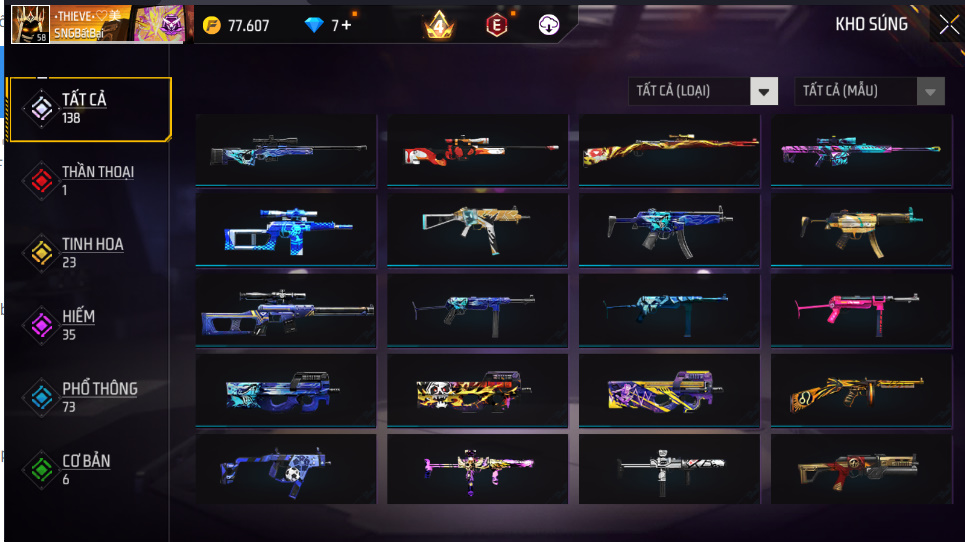The image size is (965, 542).
Task: Select the Tất Cả category tab
Action: pyautogui.click(x=88, y=108)
